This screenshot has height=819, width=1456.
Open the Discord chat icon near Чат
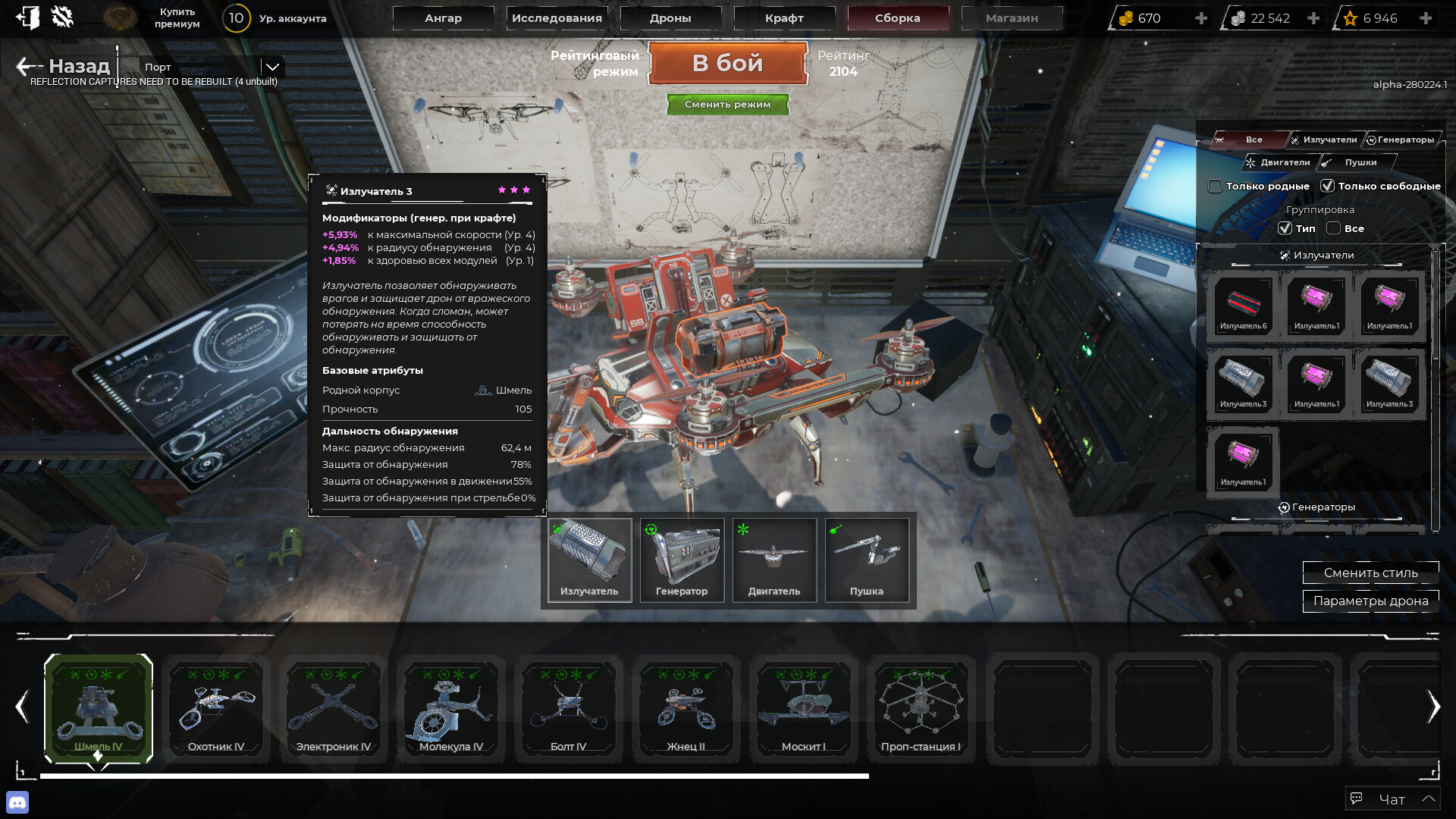17,800
